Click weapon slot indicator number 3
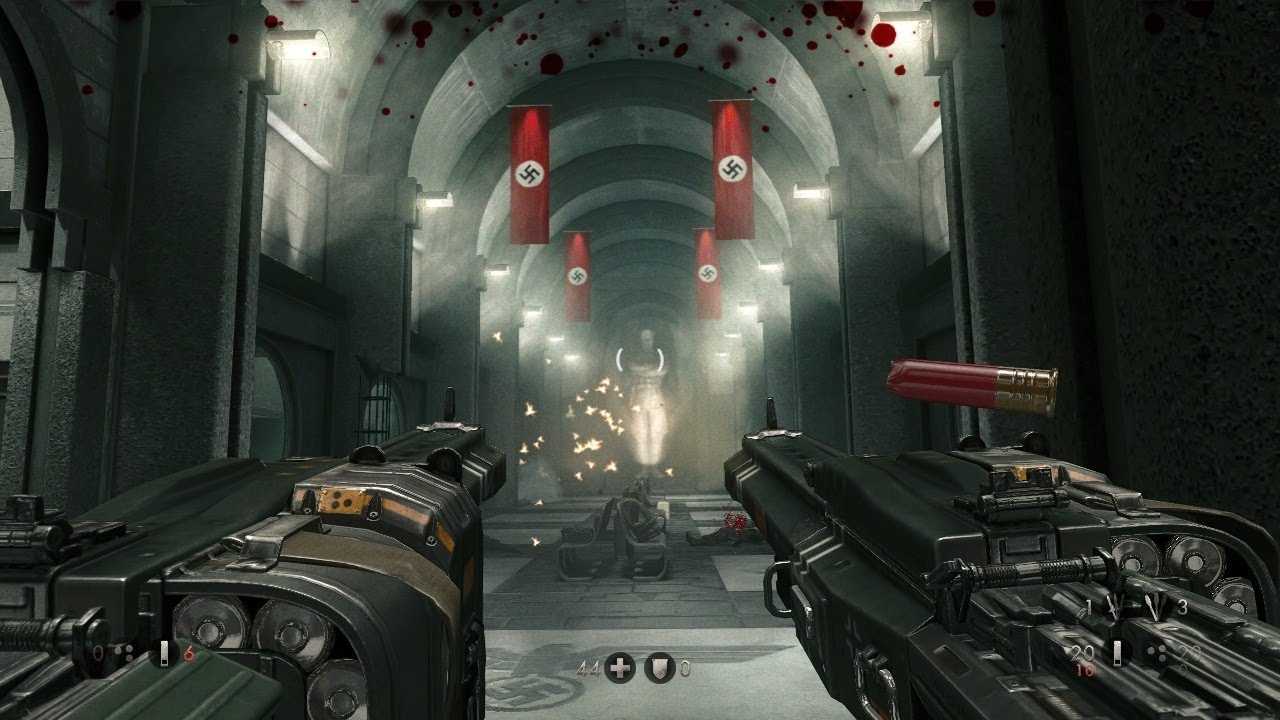 point(1183,607)
